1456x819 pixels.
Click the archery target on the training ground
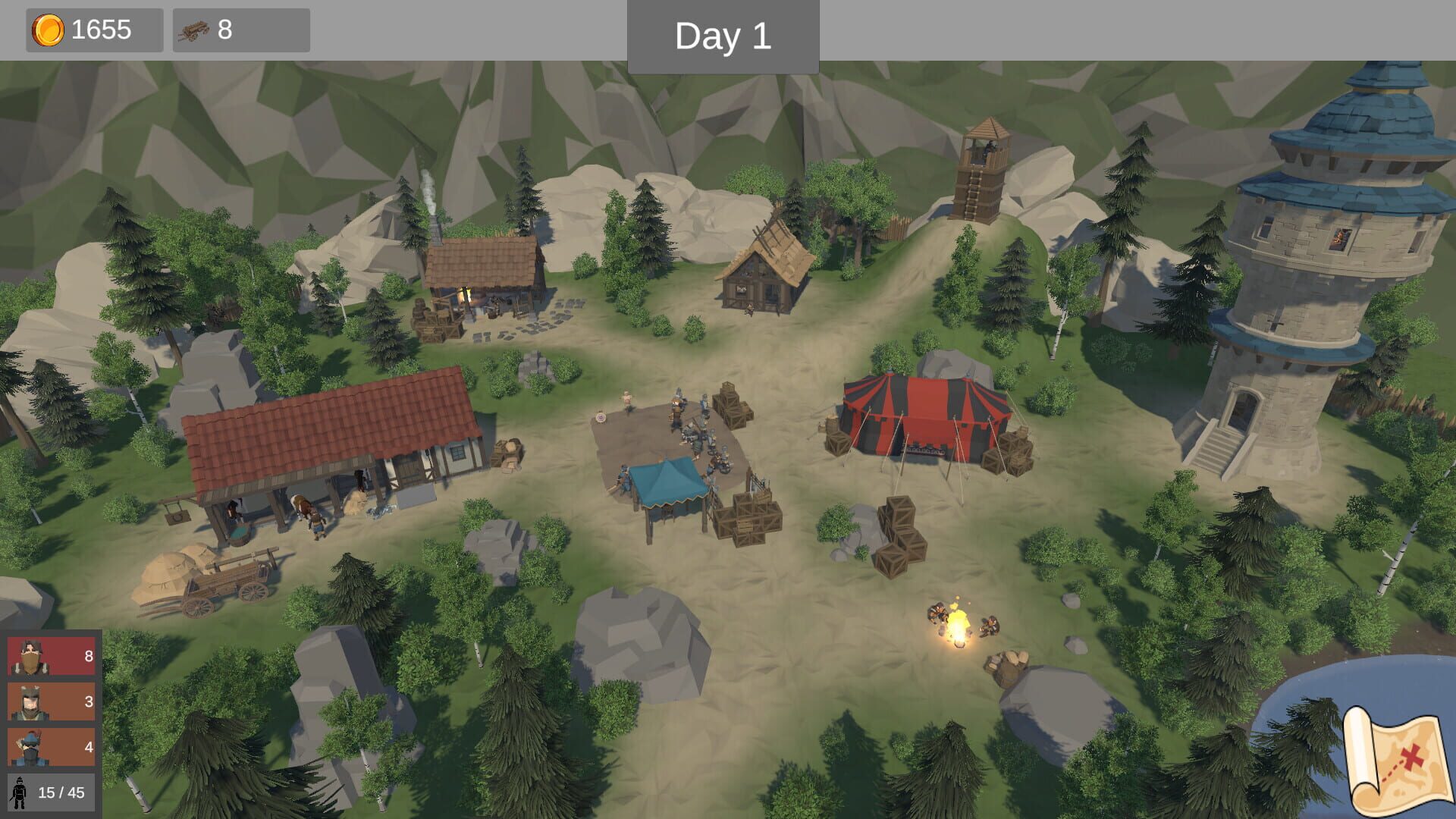(x=601, y=416)
